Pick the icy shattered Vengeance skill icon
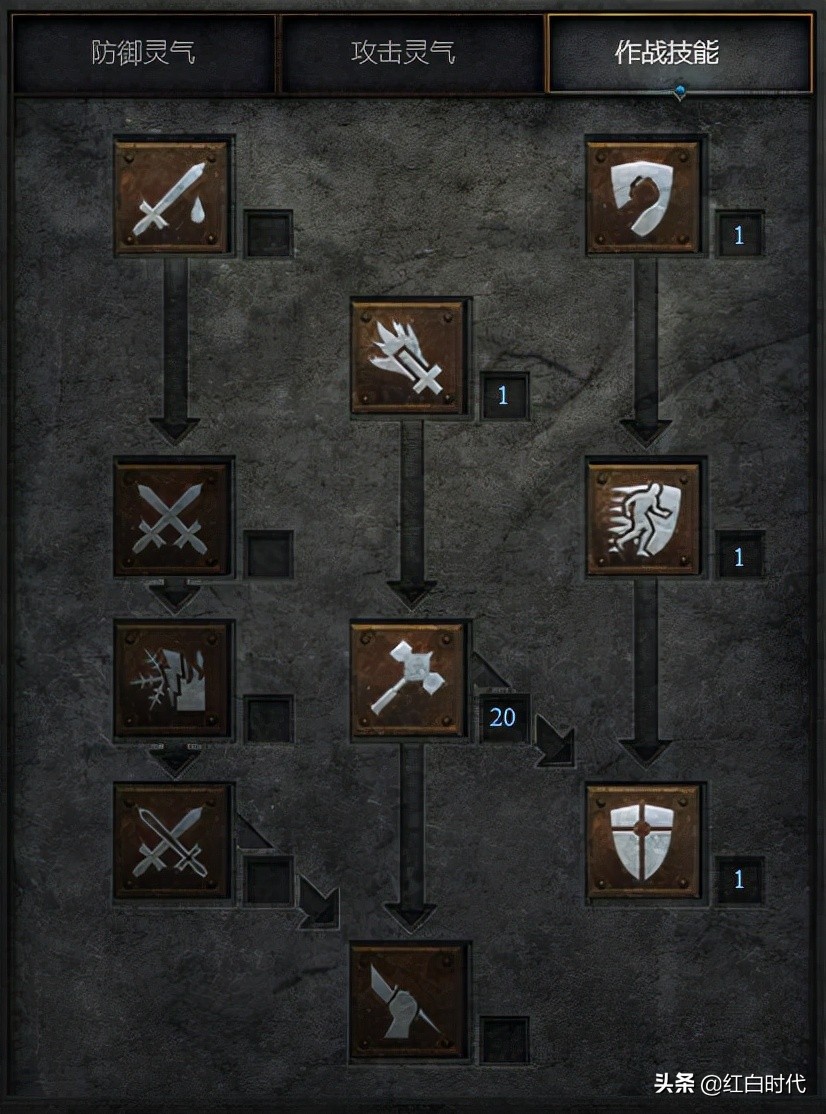This screenshot has height=1114, width=826. pos(173,680)
